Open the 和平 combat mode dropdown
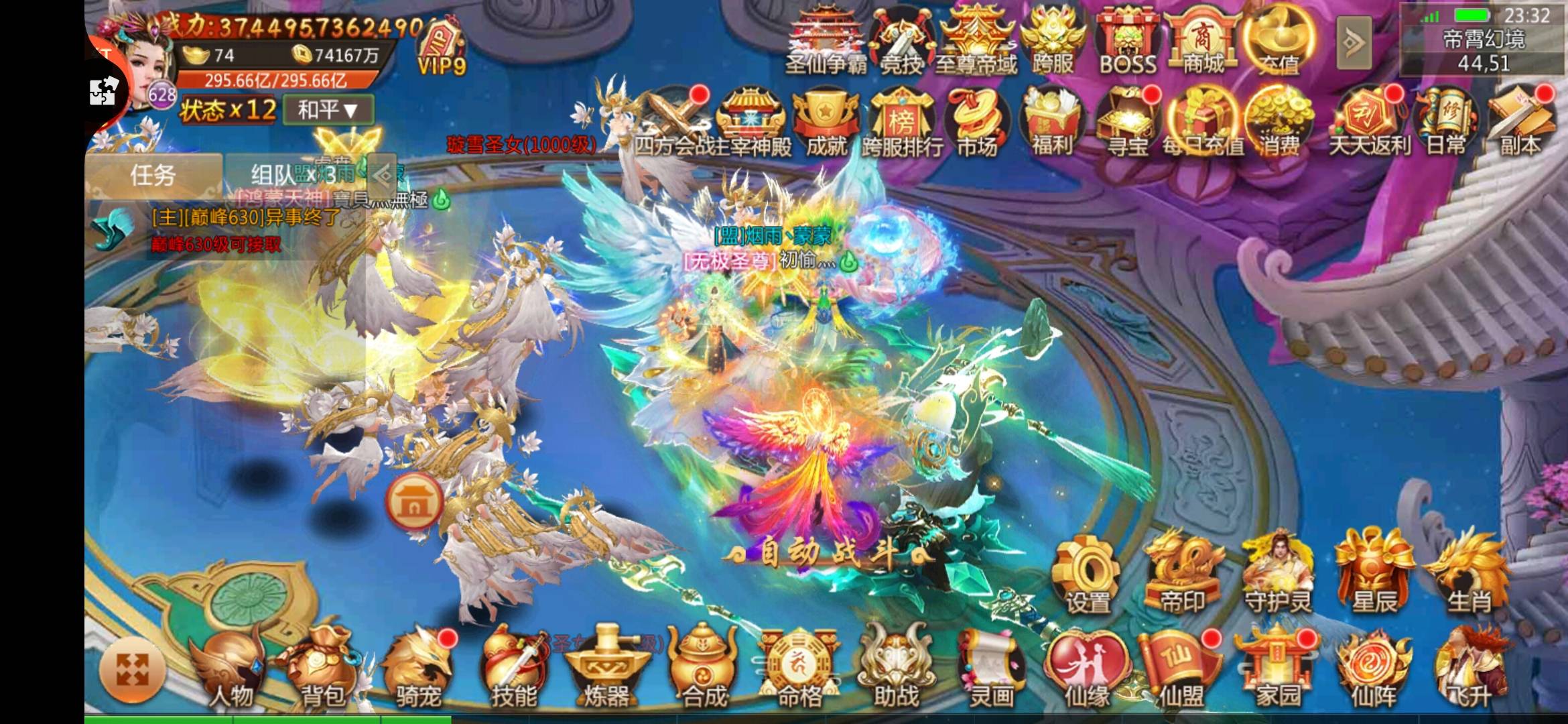The width and height of the screenshot is (1568, 724). pyautogui.click(x=328, y=109)
